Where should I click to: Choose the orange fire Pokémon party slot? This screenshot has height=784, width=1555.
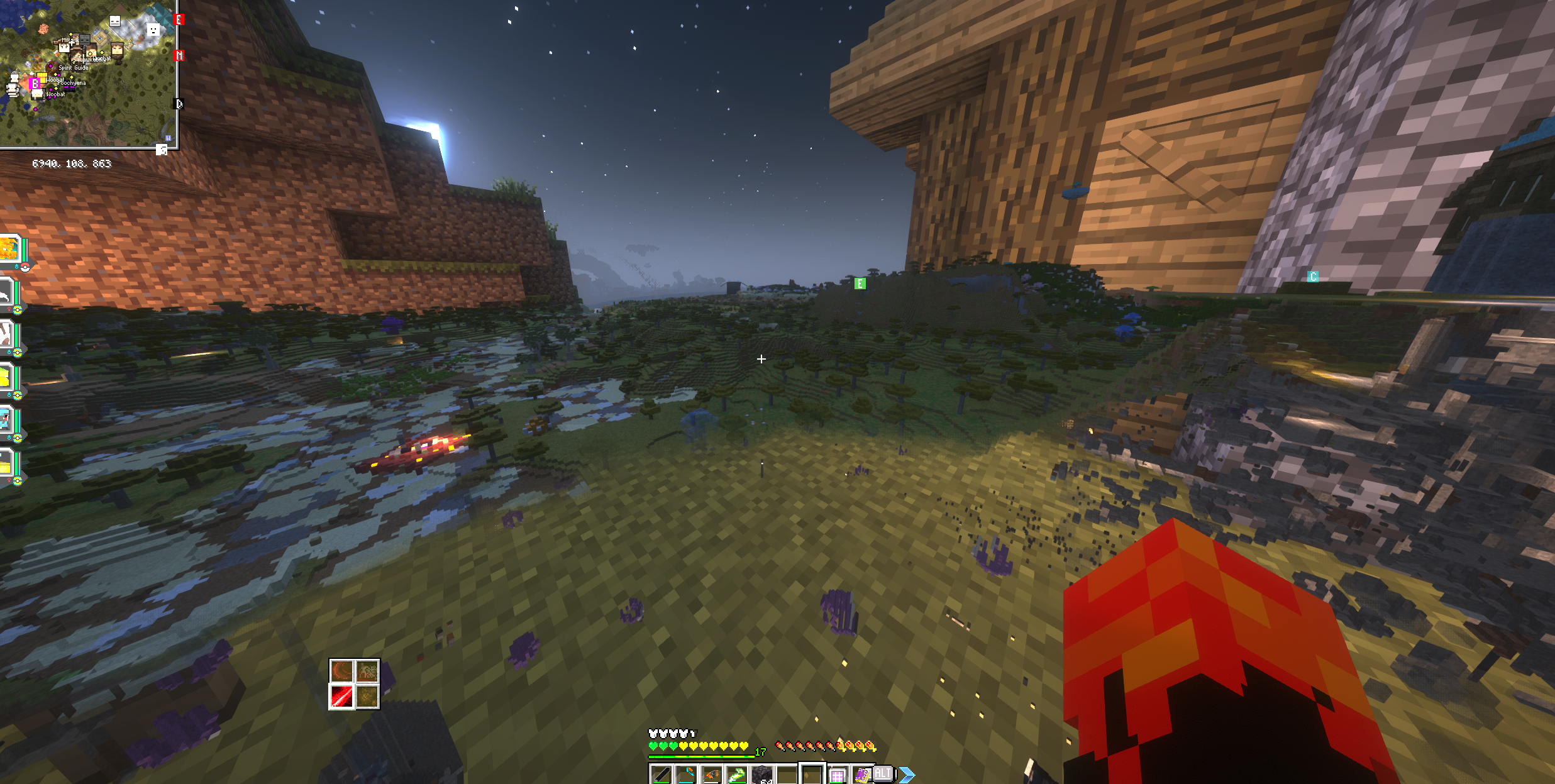point(11,250)
